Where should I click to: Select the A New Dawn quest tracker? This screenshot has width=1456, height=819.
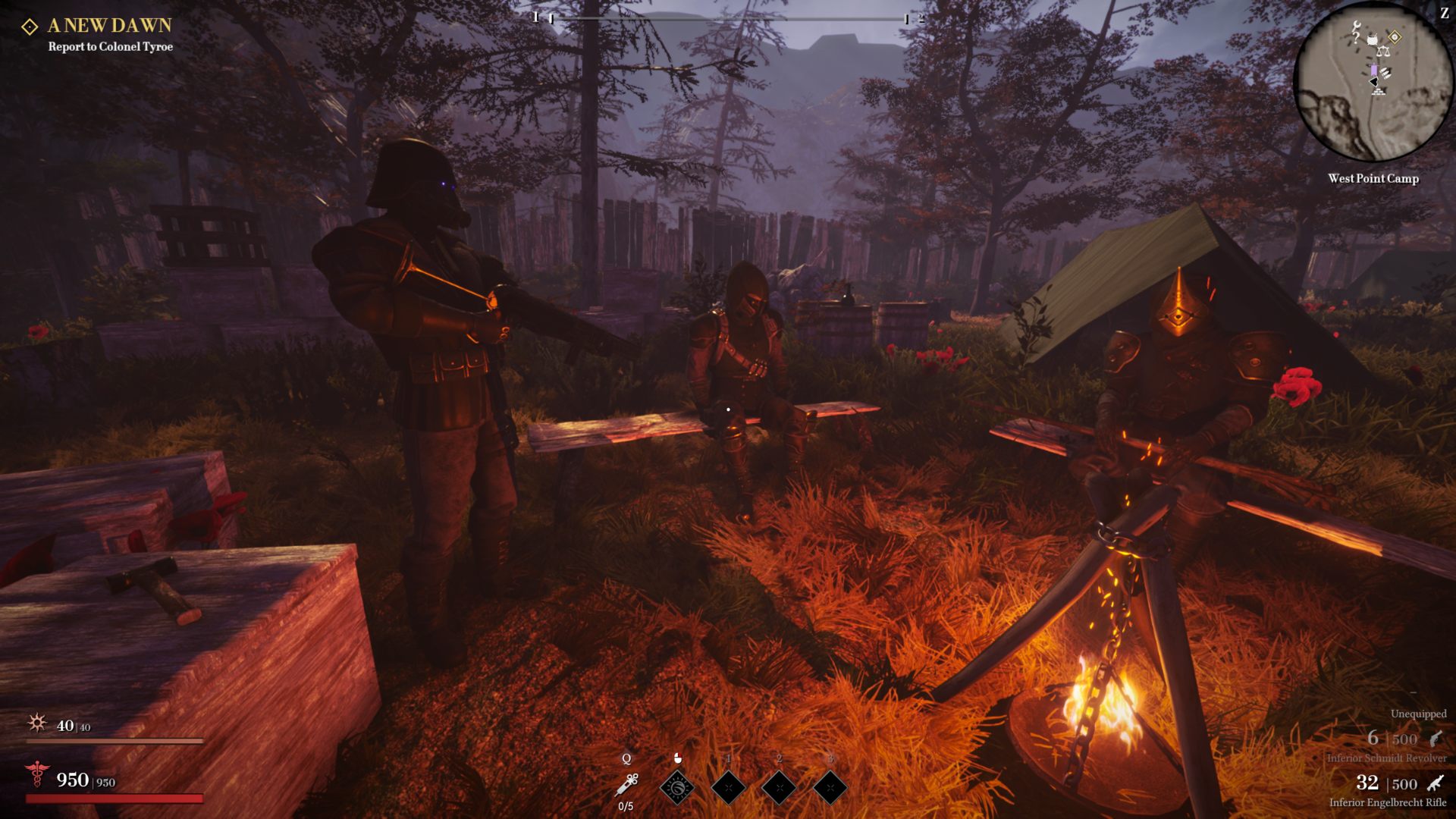click(109, 26)
